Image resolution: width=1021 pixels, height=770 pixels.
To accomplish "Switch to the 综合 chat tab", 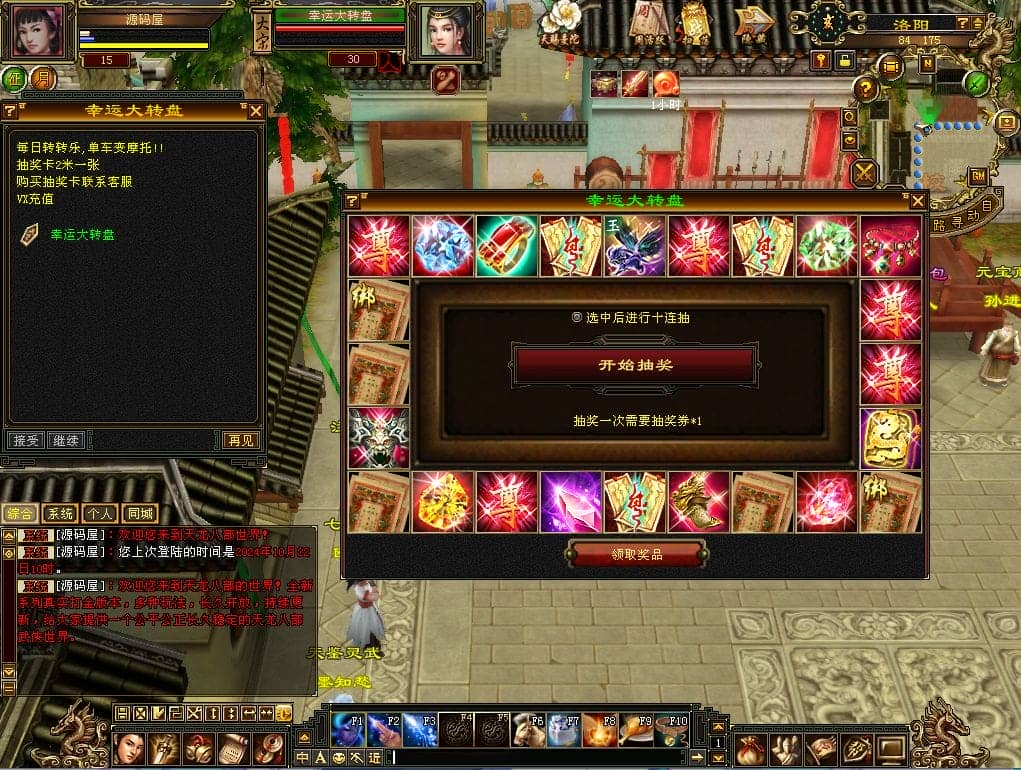I will click(x=20, y=514).
